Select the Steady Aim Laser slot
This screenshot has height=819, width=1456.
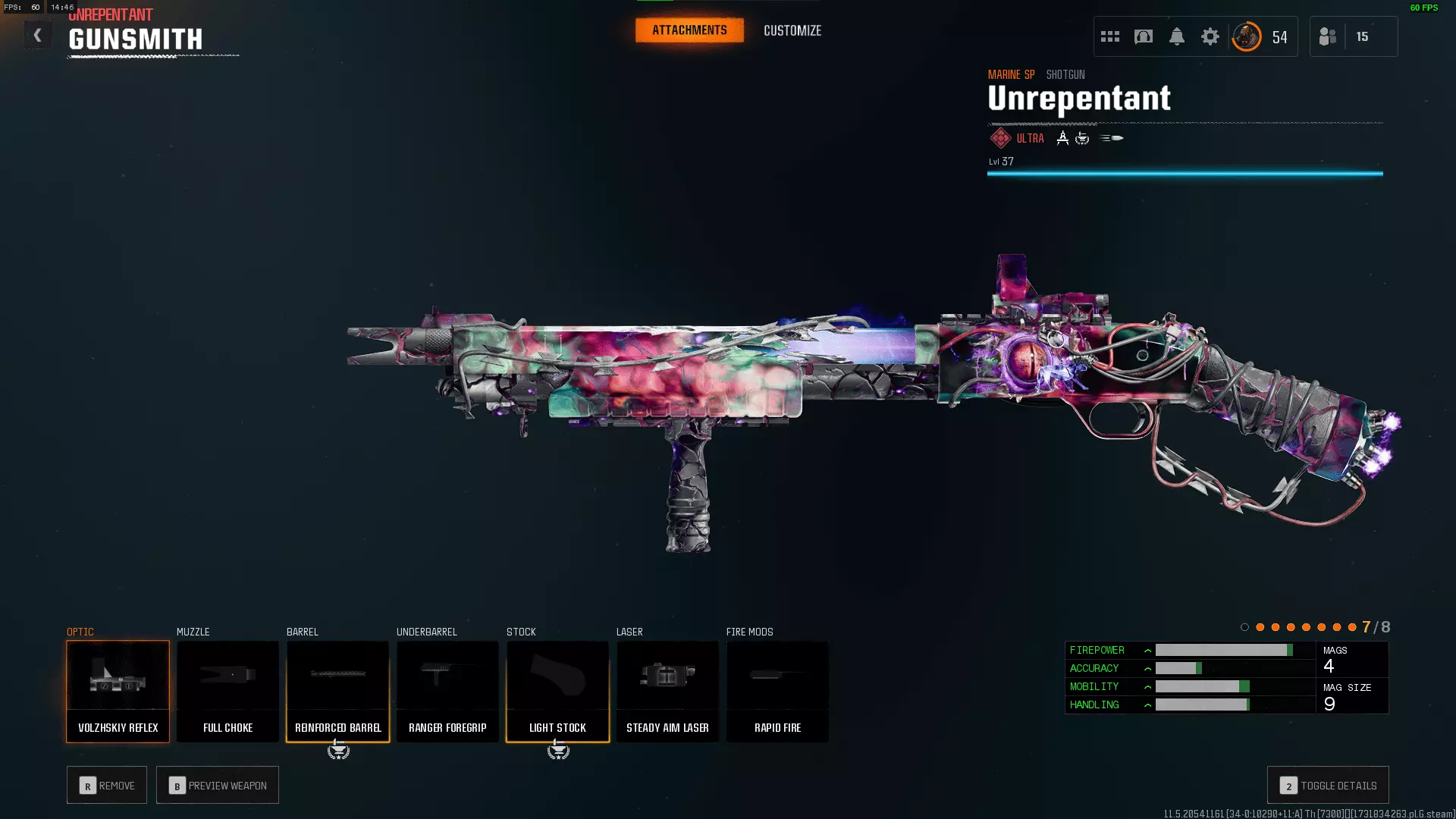pyautogui.click(x=667, y=691)
